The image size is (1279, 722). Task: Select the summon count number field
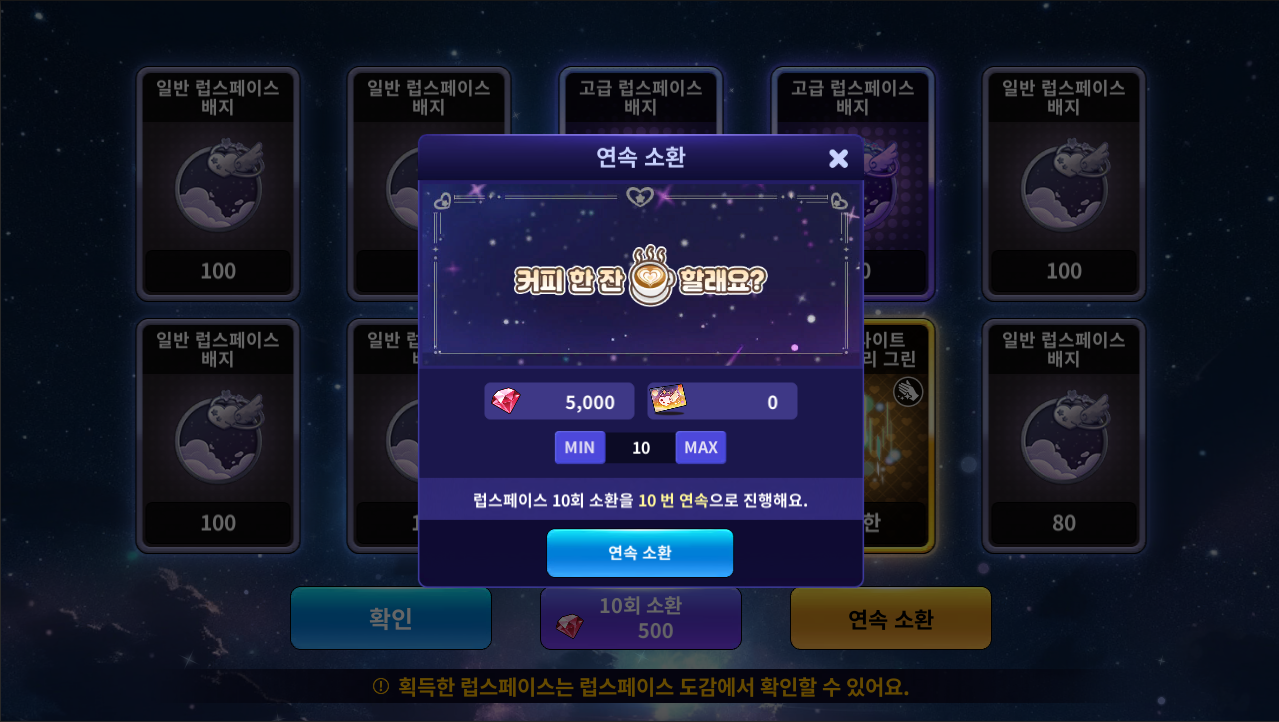pyautogui.click(x=640, y=447)
